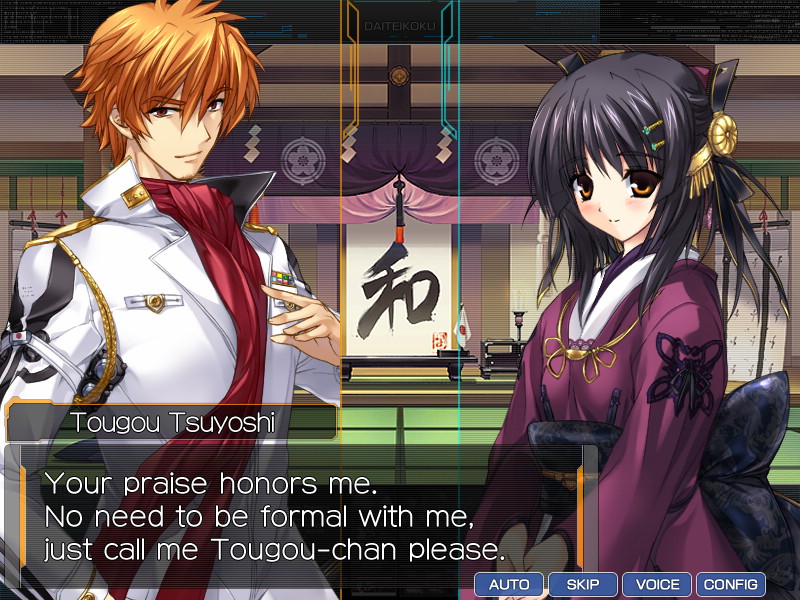The height and width of the screenshot is (600, 800).
Task: Open the CONFIG settings
Action: point(730,584)
